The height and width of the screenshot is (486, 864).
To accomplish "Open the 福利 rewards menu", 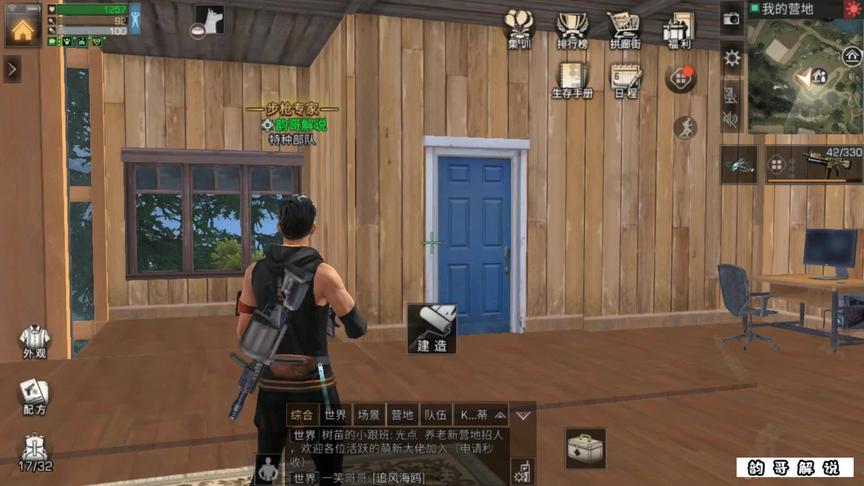I will click(x=679, y=28).
